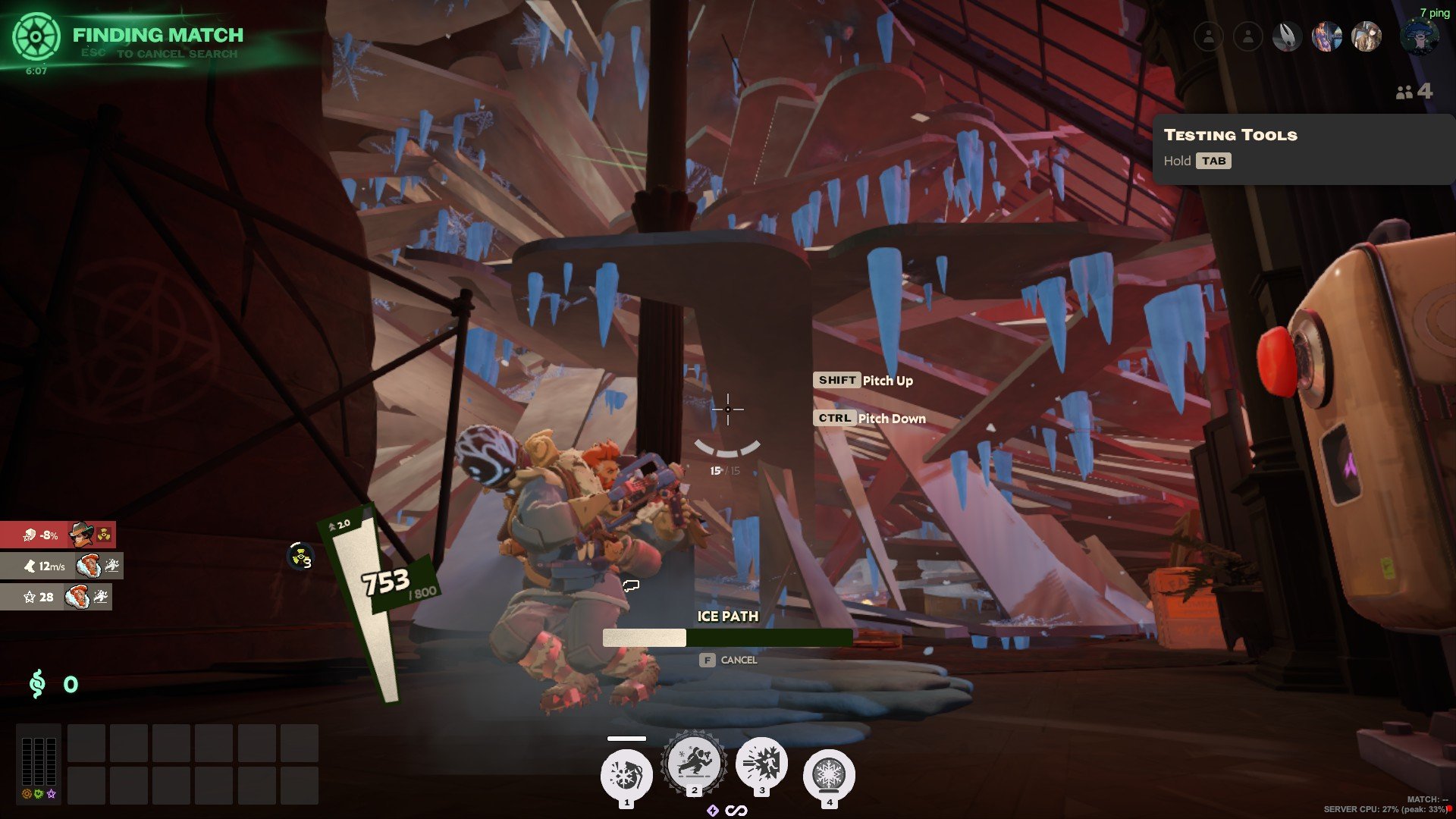Click the radiation stack counter icon

click(x=300, y=557)
